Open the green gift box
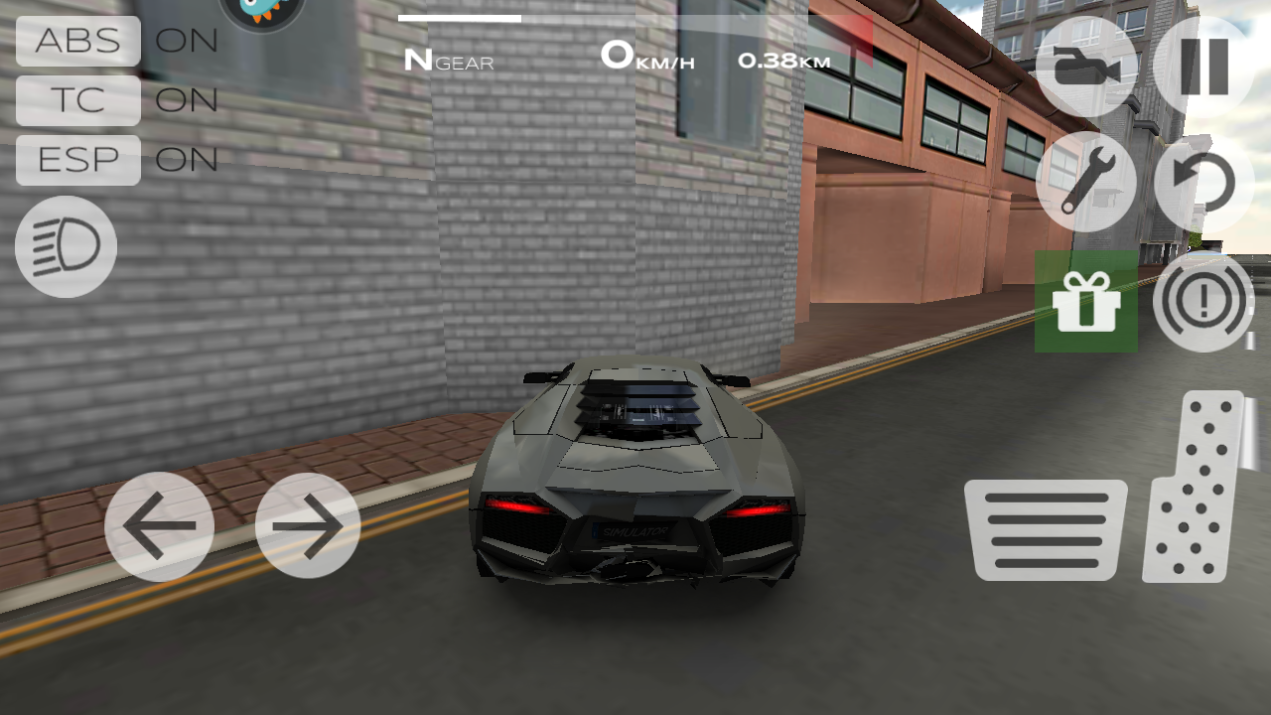This screenshot has height=715, width=1271. (x=1085, y=301)
